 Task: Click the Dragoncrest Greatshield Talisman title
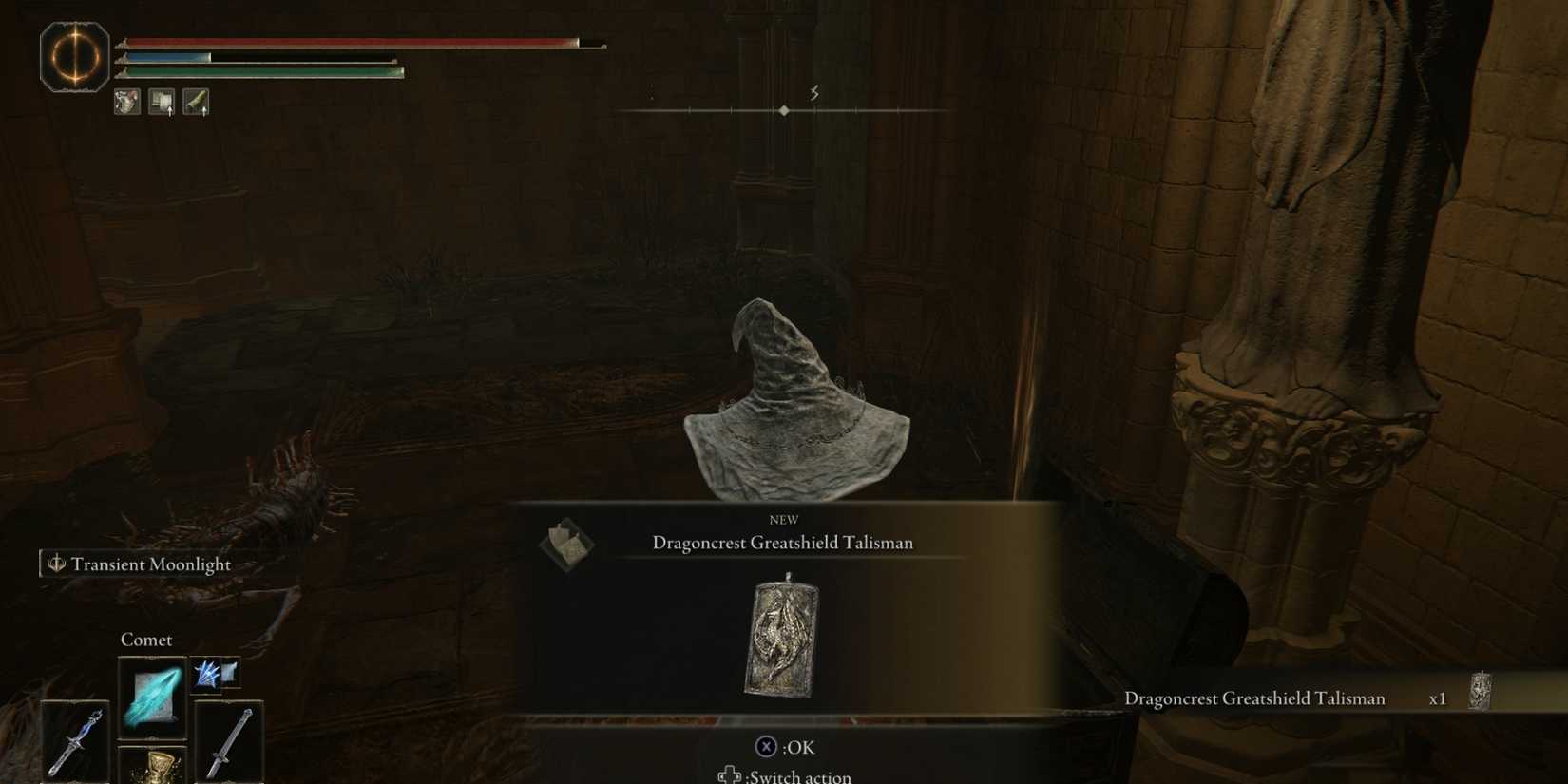[x=782, y=543]
